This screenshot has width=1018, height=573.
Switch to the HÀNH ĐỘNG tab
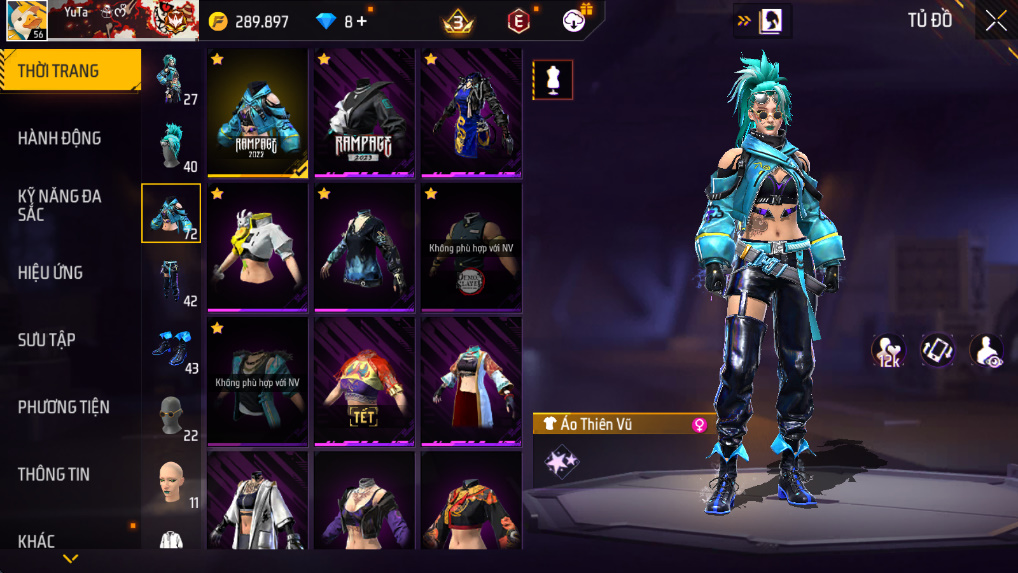click(60, 138)
